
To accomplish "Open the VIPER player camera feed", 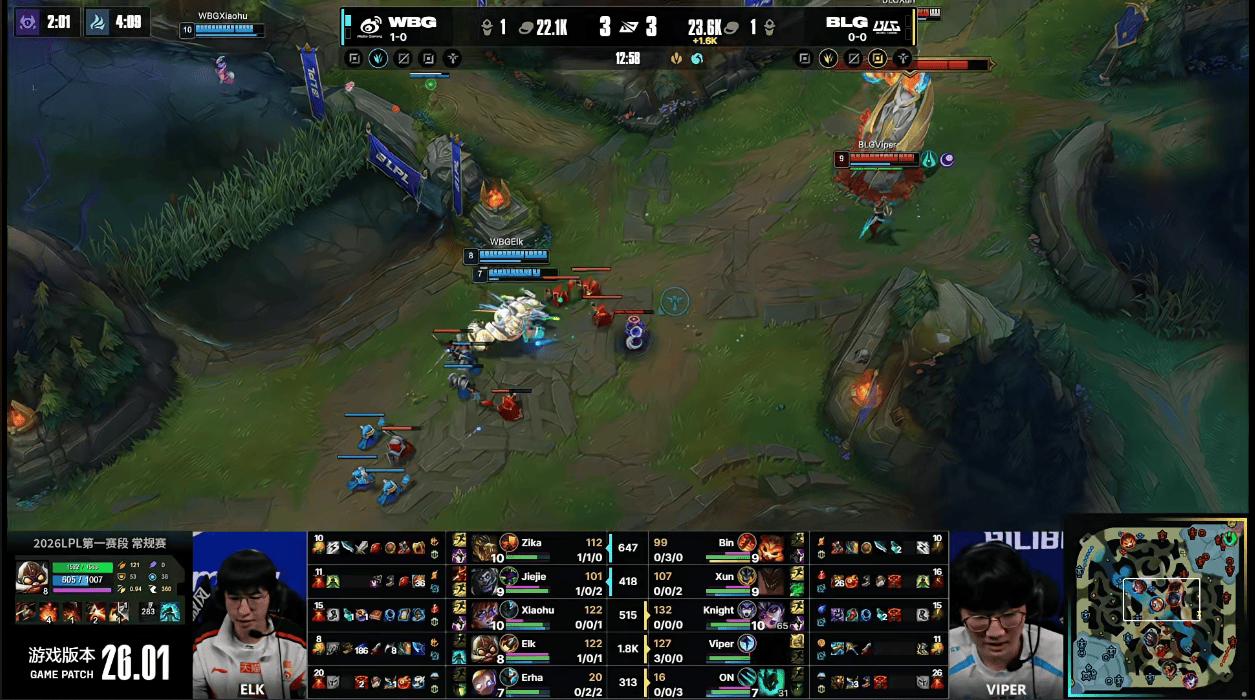I will (x=1004, y=614).
